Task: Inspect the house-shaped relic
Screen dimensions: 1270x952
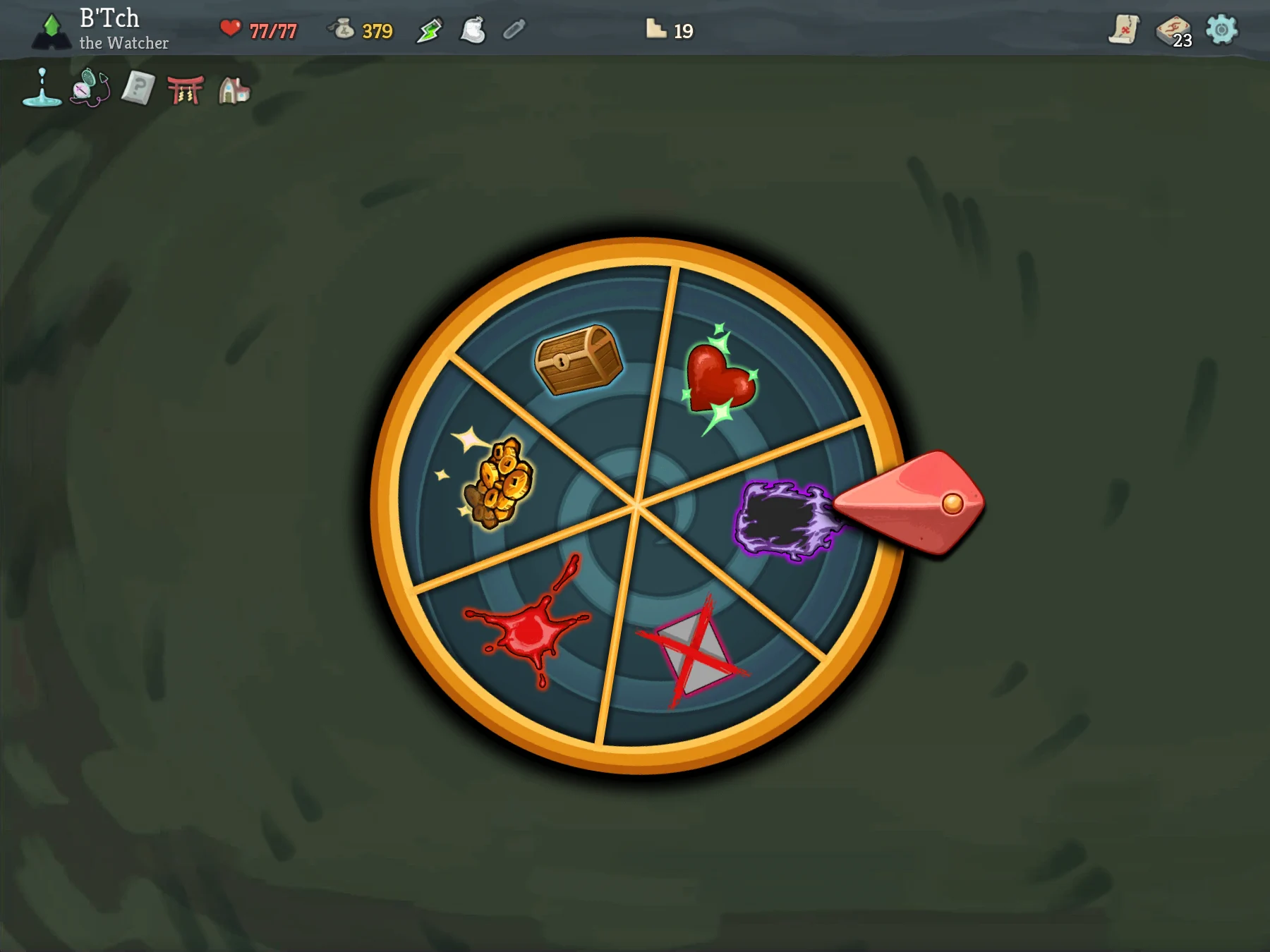Action: tap(234, 90)
